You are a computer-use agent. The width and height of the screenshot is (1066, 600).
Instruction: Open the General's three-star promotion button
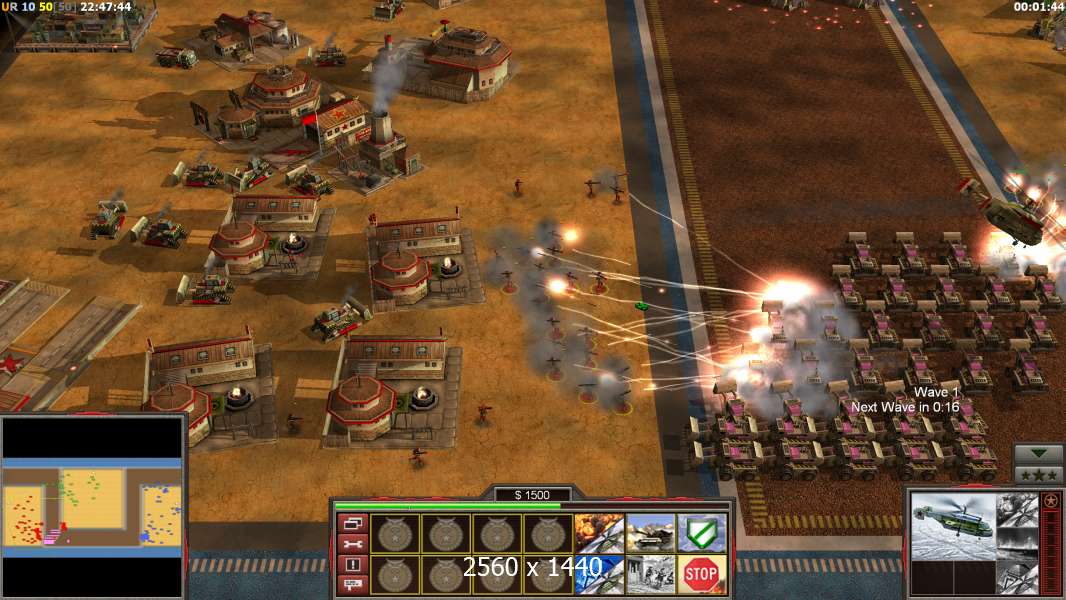pos(1038,474)
